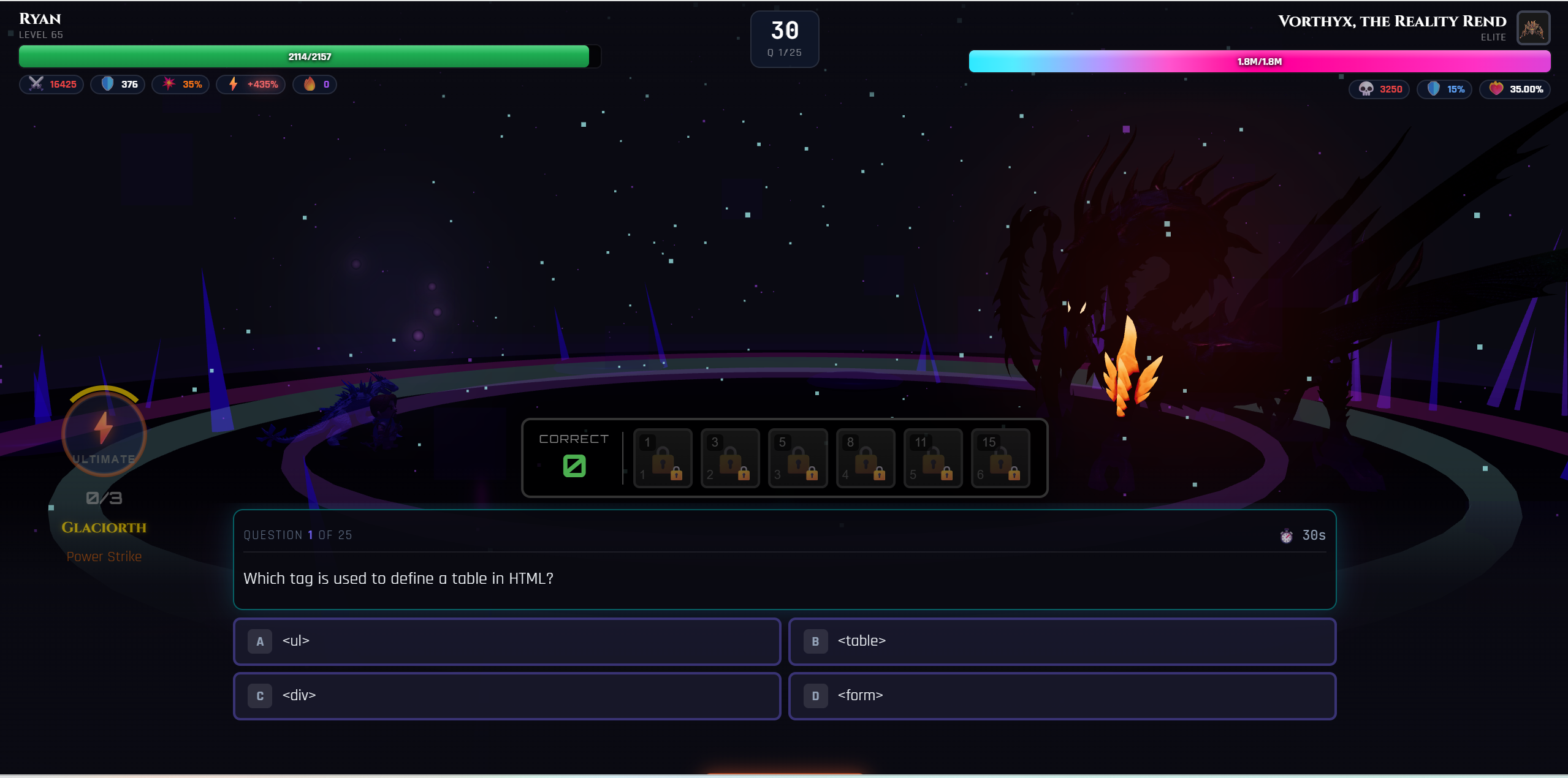Viewport: 1568px width, 778px height.
Task: Select answer C <div>
Action: tap(506, 695)
